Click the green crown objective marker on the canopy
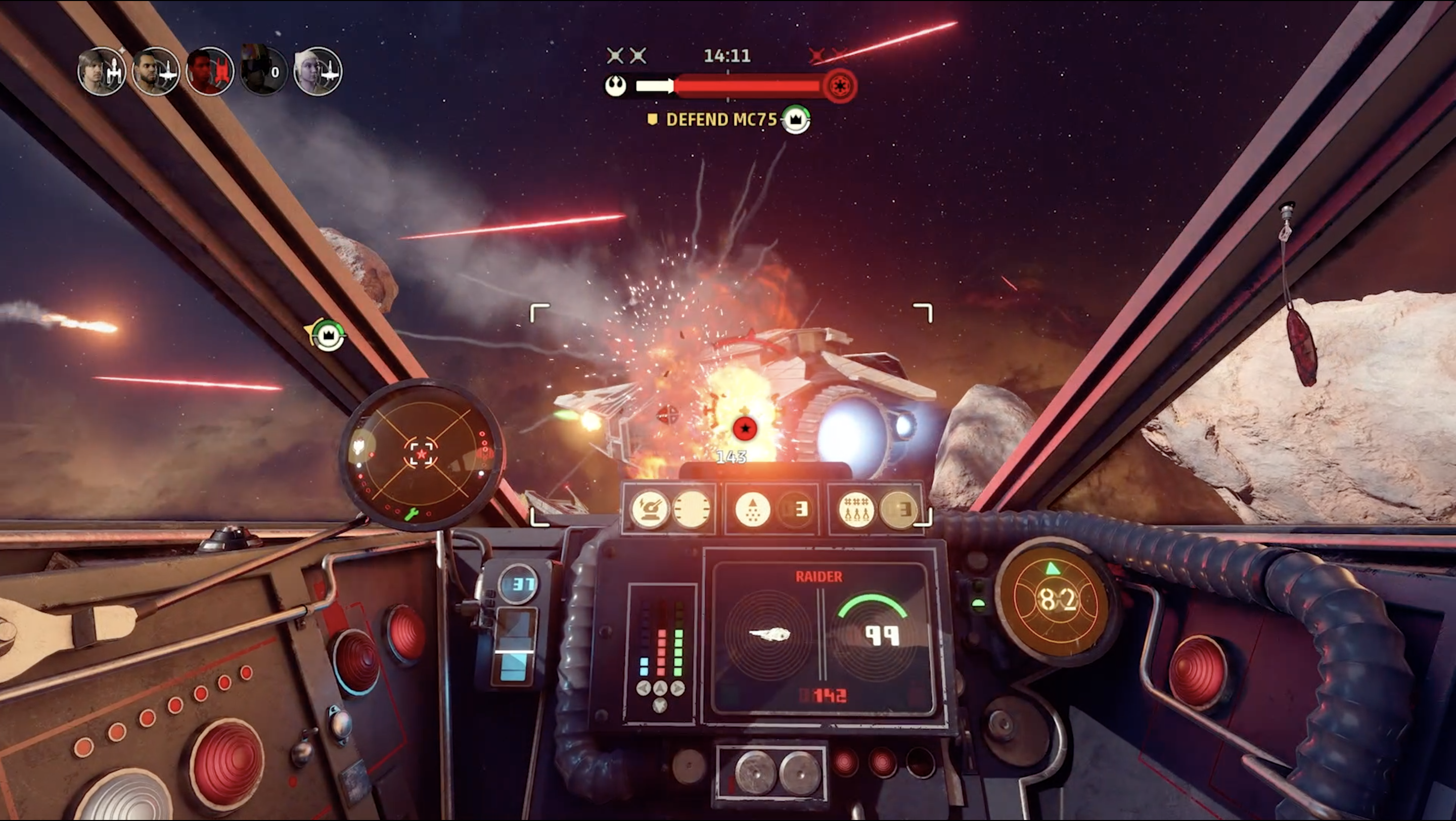 coord(329,336)
